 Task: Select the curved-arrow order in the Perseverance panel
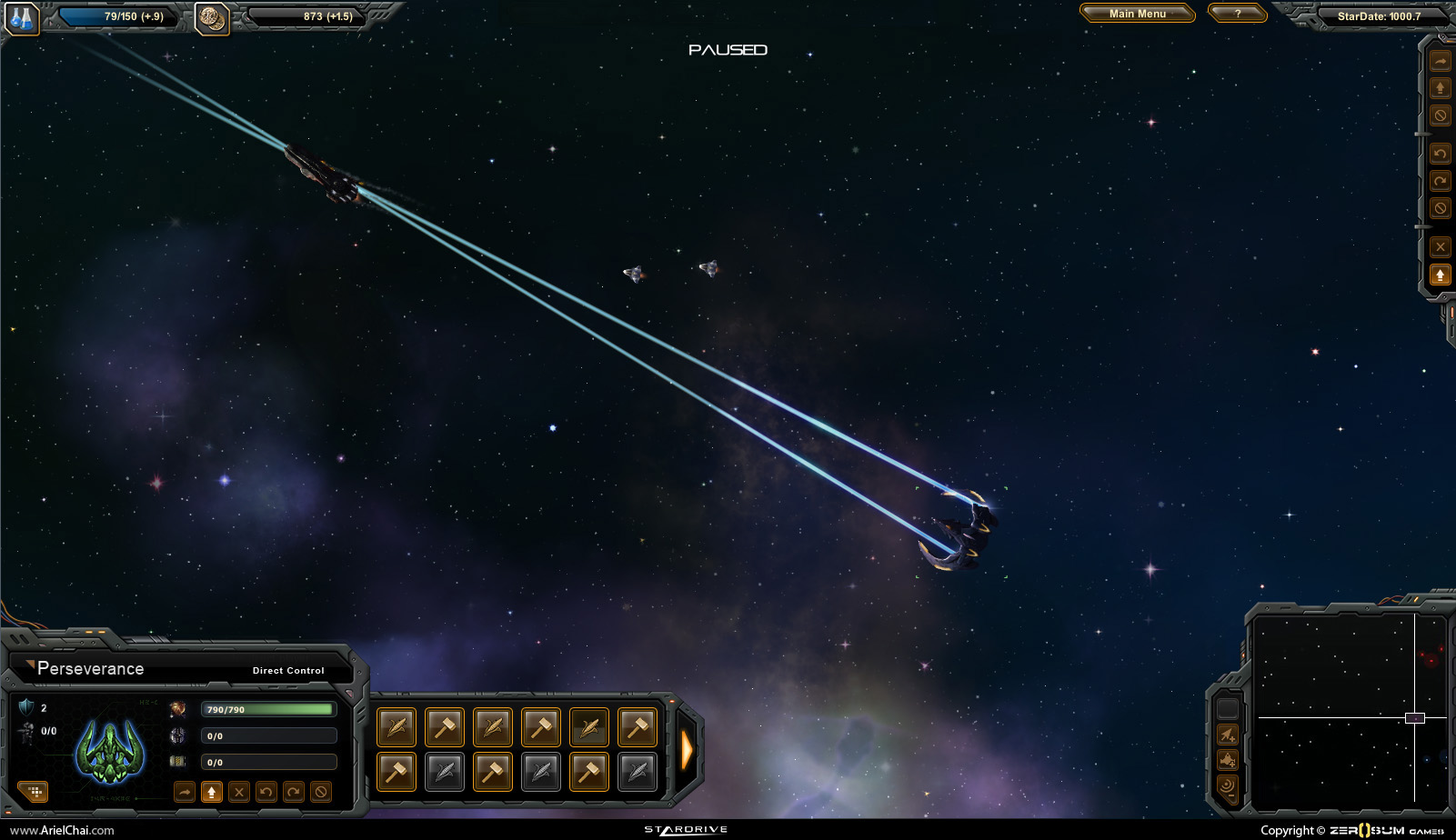(185, 792)
